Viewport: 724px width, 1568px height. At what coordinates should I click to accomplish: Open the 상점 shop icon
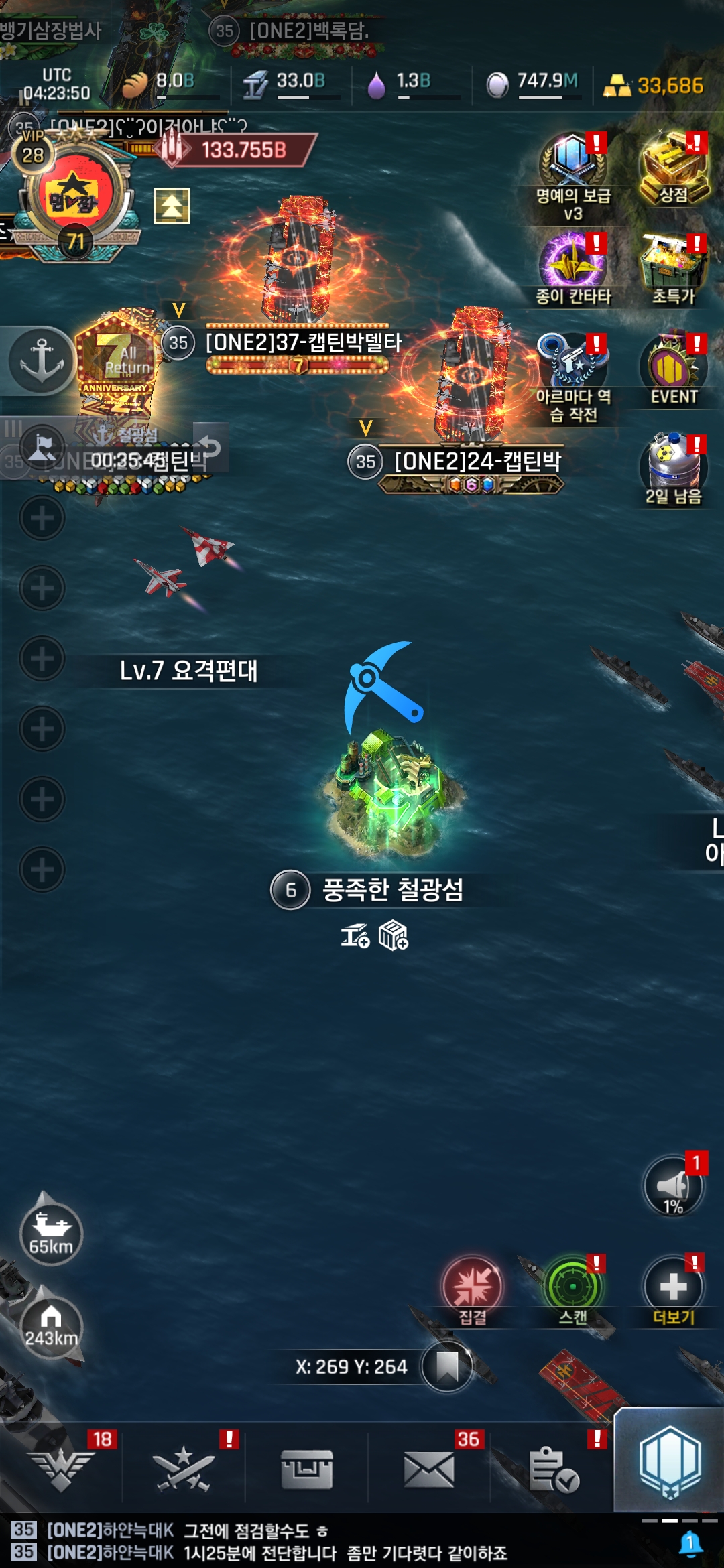click(x=673, y=168)
